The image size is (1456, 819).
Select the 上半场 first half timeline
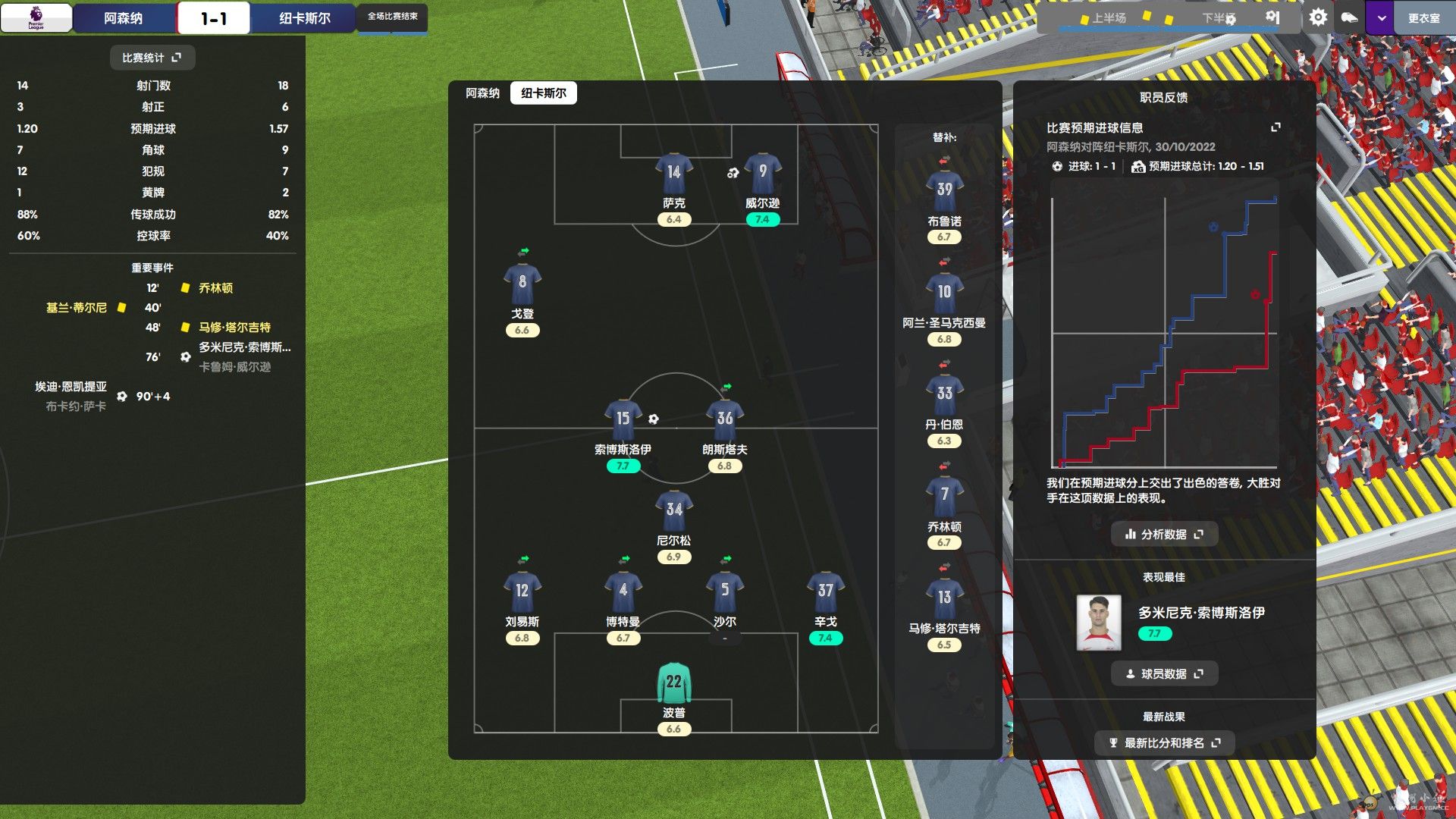(1108, 18)
